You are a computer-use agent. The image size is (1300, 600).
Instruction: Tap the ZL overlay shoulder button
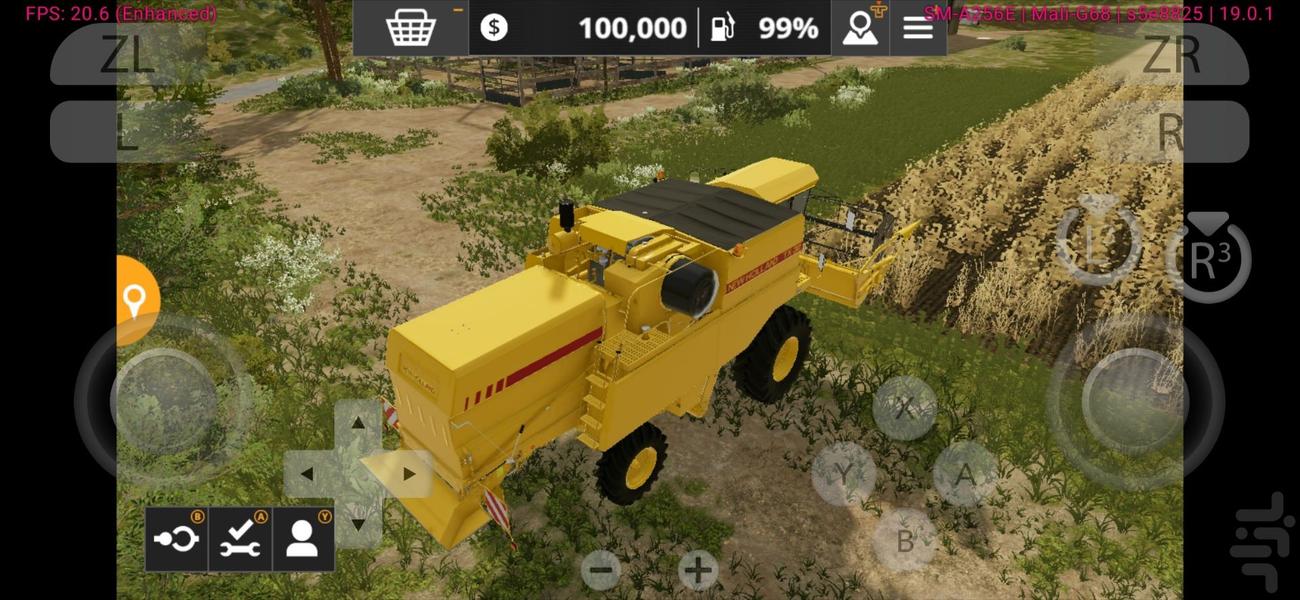click(130, 56)
